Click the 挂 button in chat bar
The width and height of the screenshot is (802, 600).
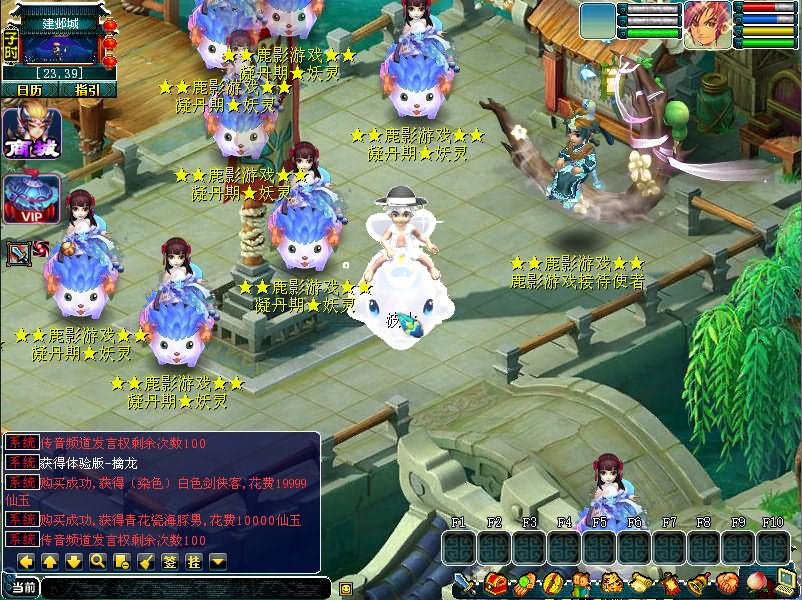(x=193, y=561)
